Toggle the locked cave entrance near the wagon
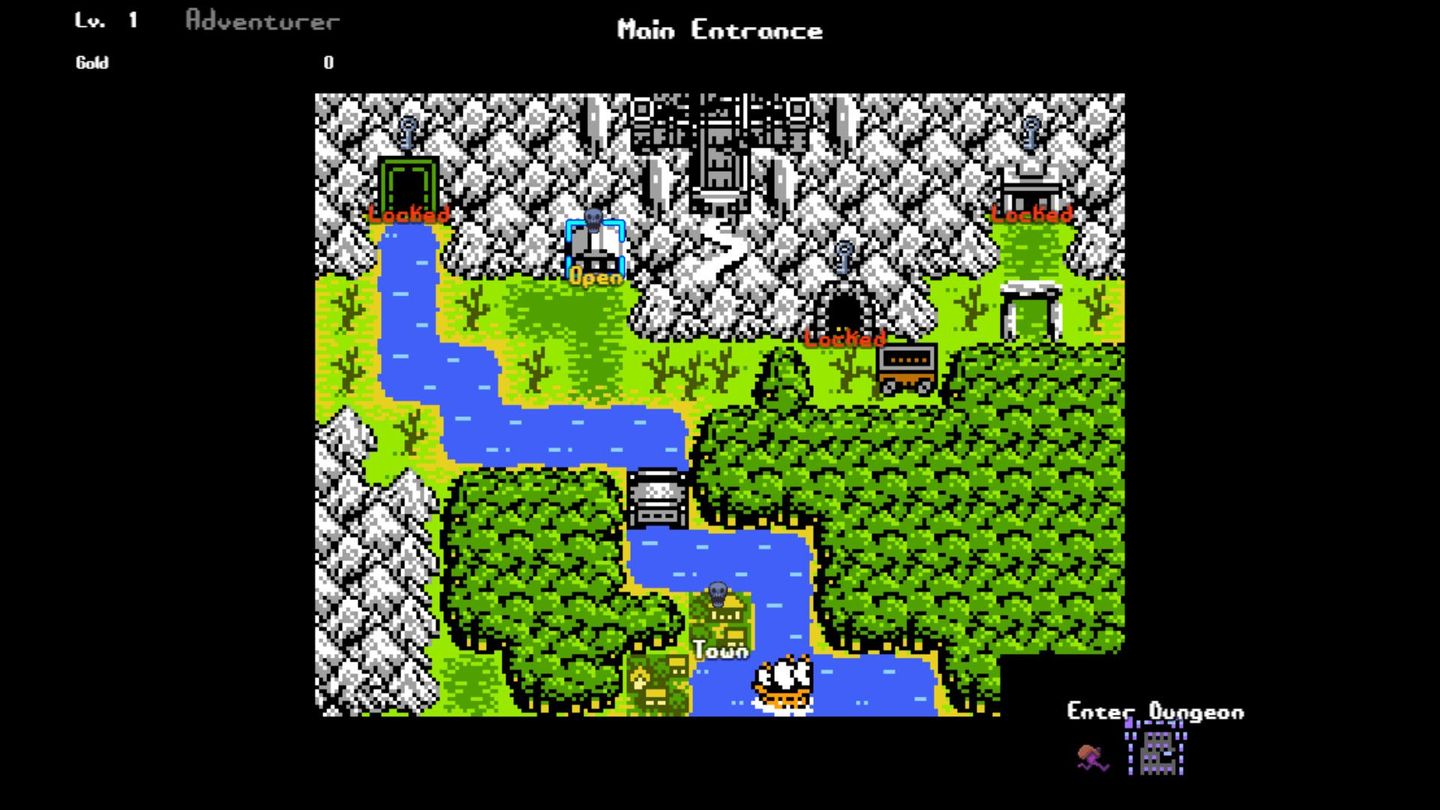 coord(843,305)
